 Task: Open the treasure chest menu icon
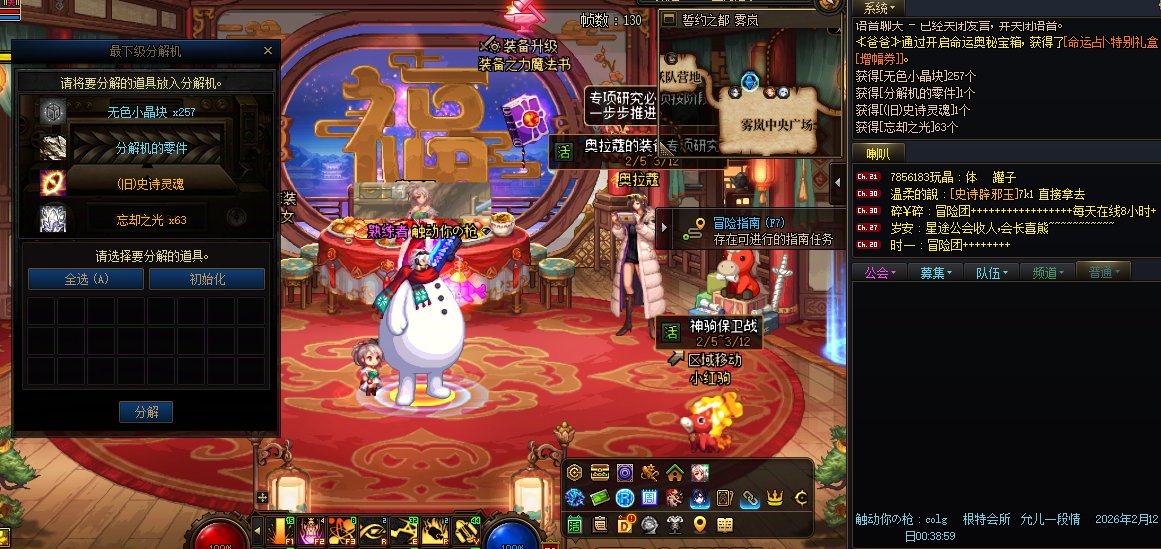600,472
